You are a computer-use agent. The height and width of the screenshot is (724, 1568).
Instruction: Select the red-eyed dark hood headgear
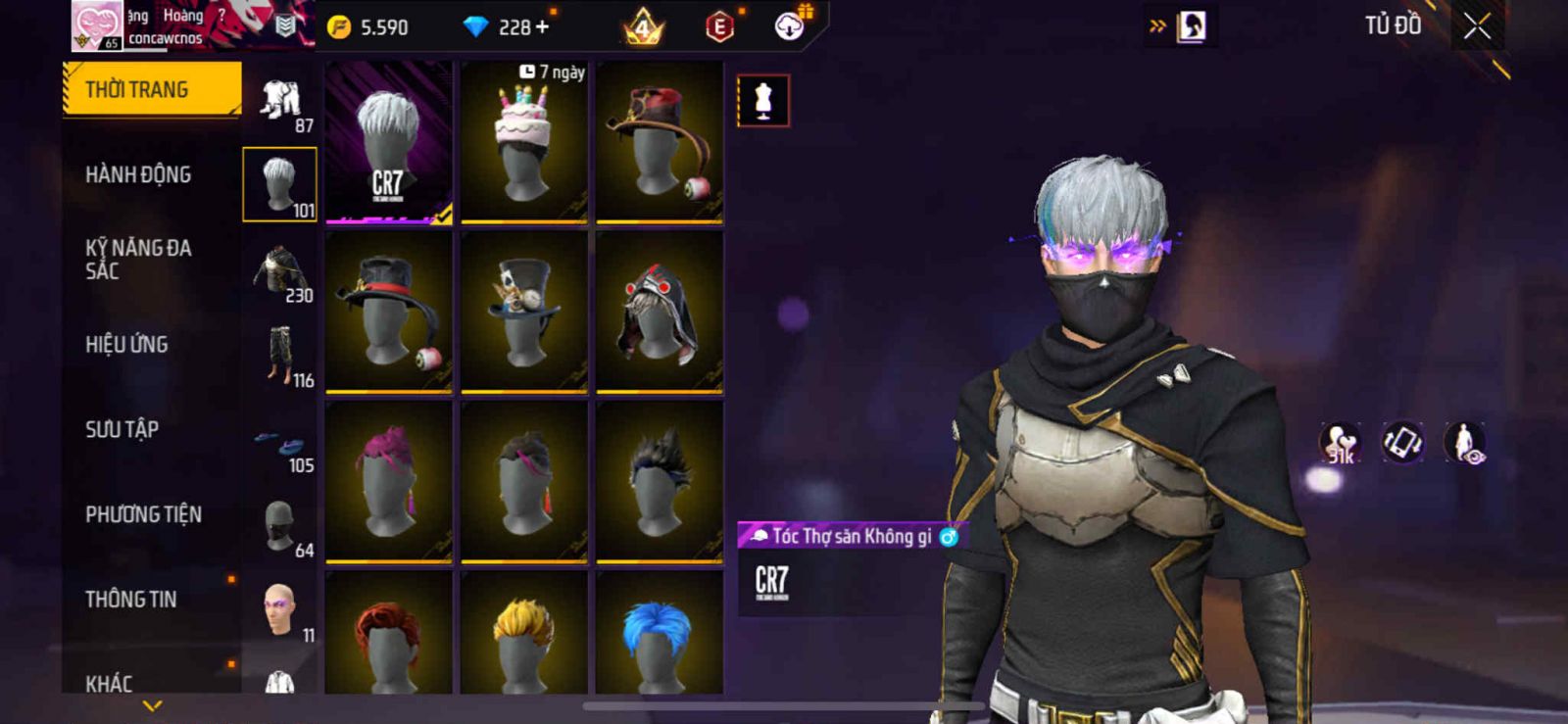coord(660,312)
